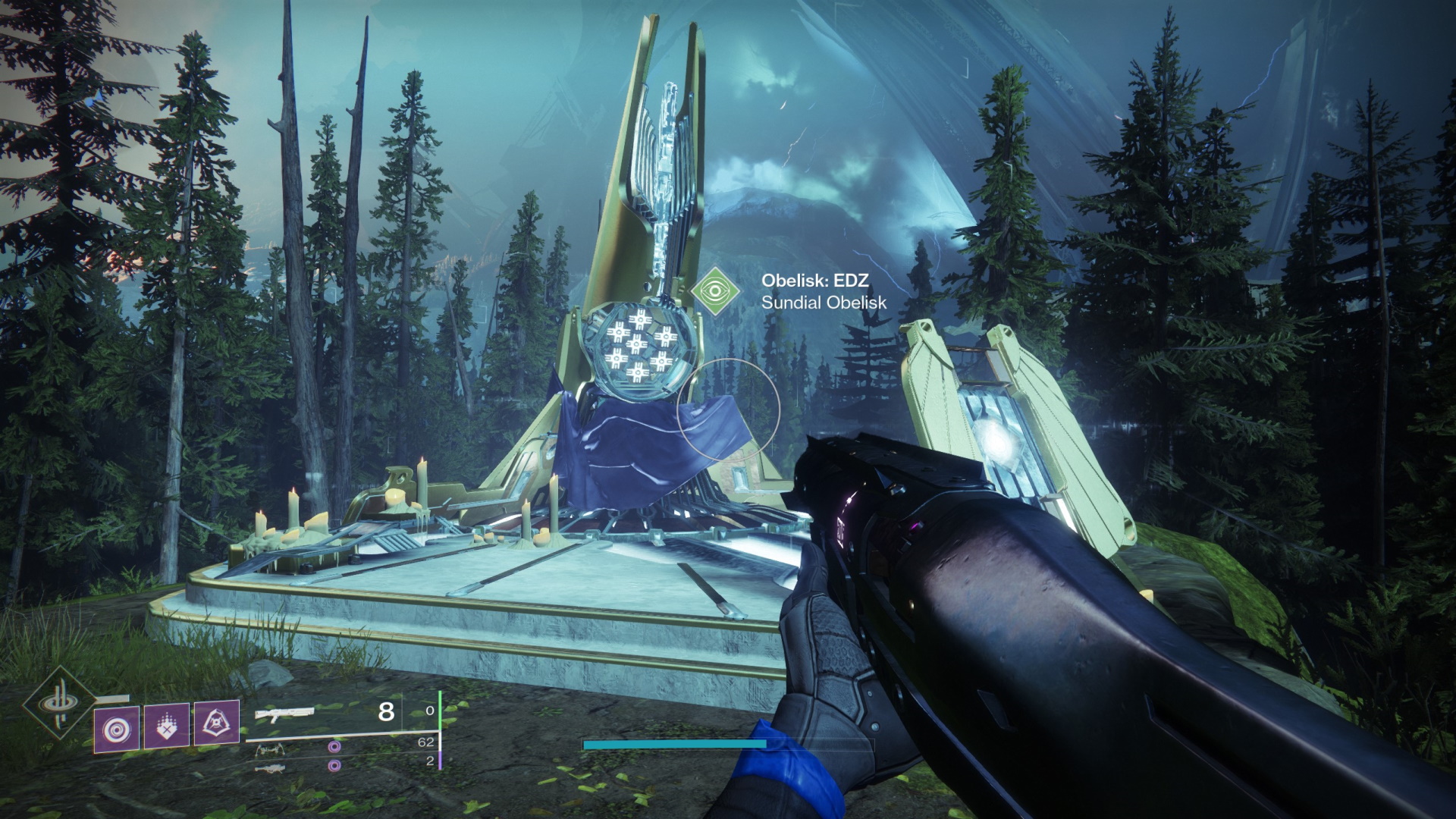Image resolution: width=1456 pixels, height=819 pixels.
Task: Click the Sundial Obelisk label
Action: (x=823, y=304)
